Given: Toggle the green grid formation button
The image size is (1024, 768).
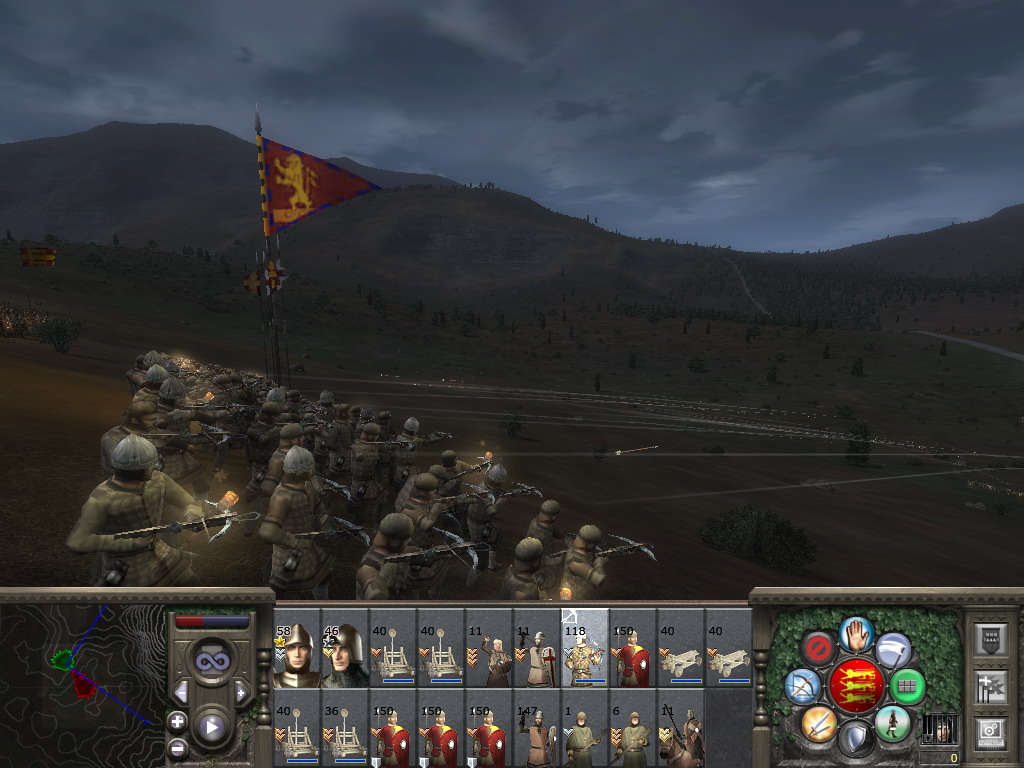Looking at the screenshot, I should coord(907,686).
